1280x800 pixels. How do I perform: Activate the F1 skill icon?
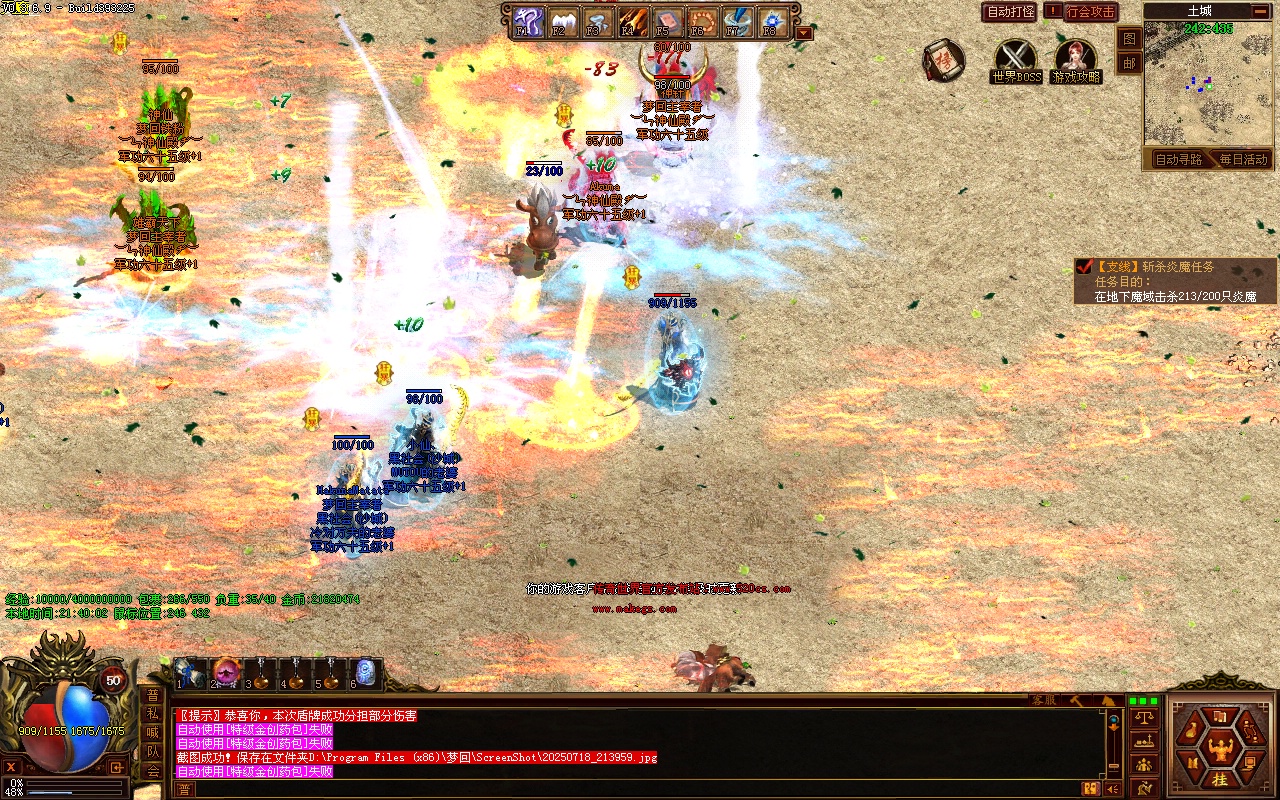click(x=526, y=21)
